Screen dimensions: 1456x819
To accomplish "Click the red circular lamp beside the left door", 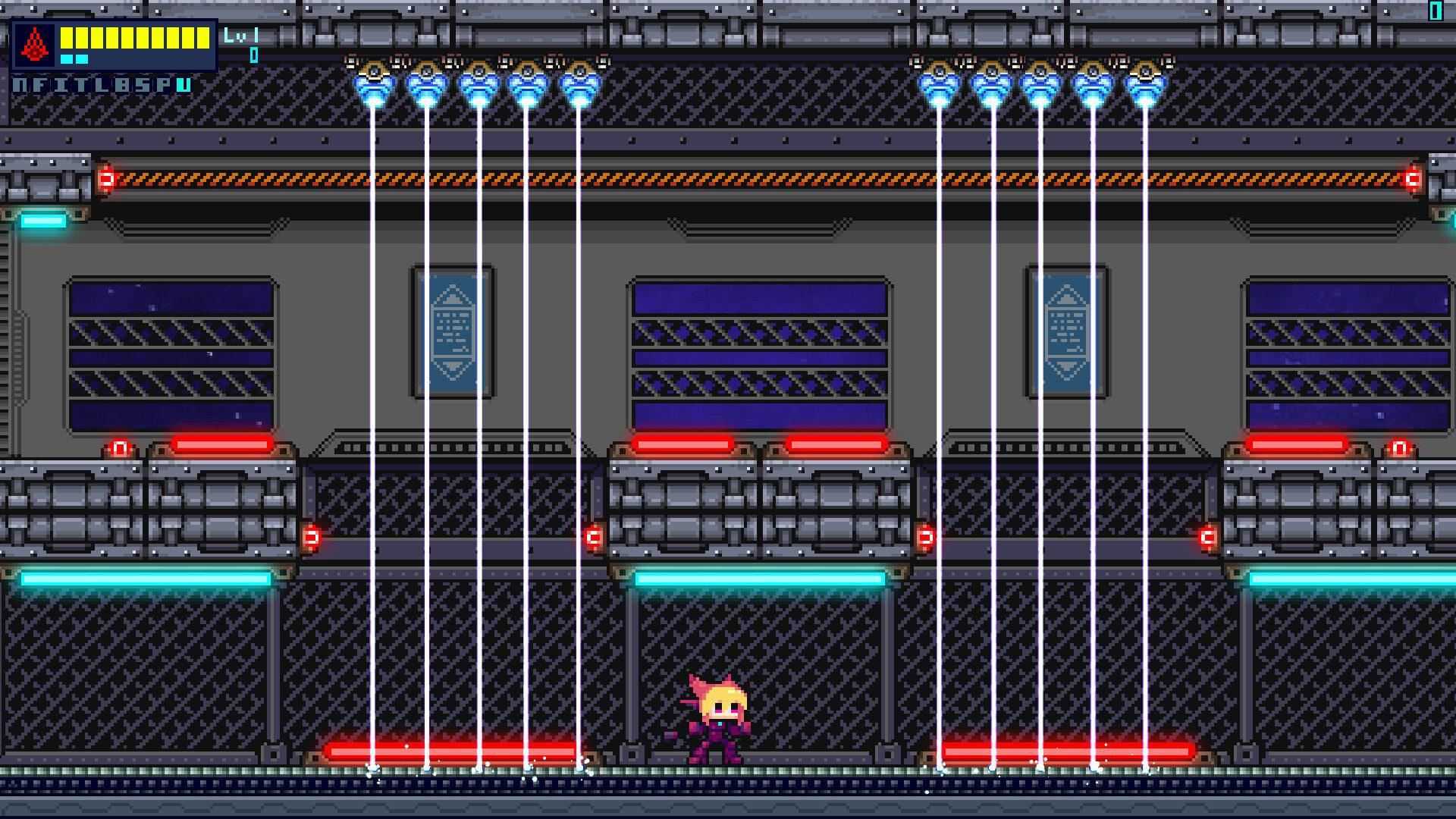I will (119, 449).
